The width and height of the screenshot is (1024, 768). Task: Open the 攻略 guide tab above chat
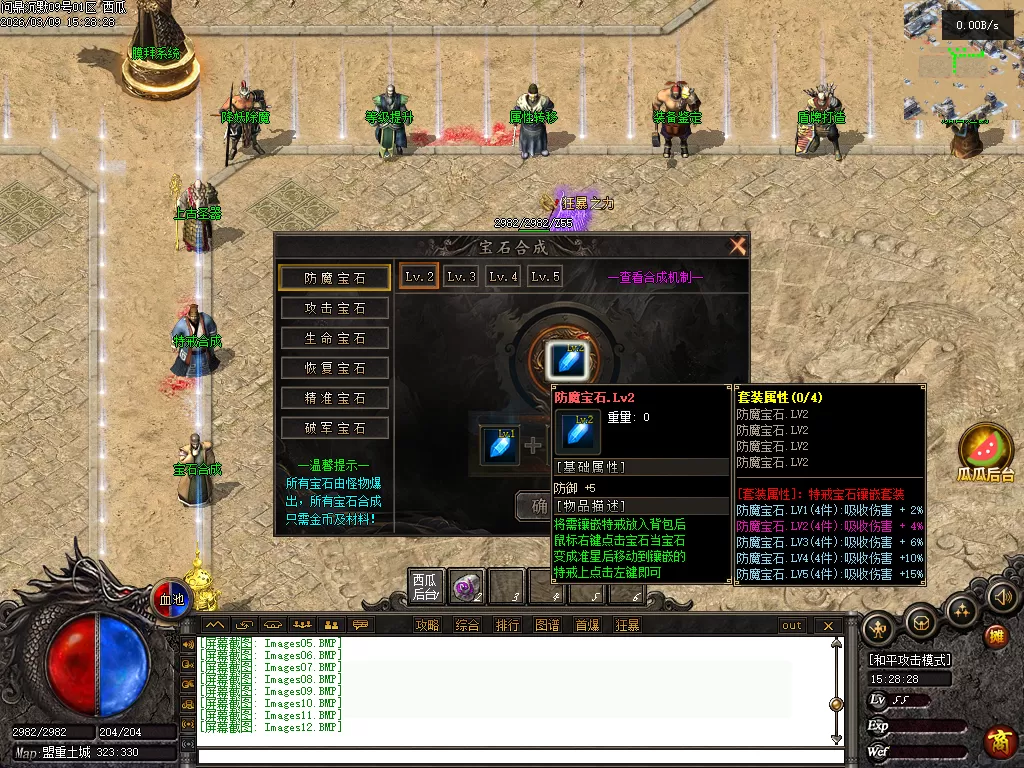(427, 626)
